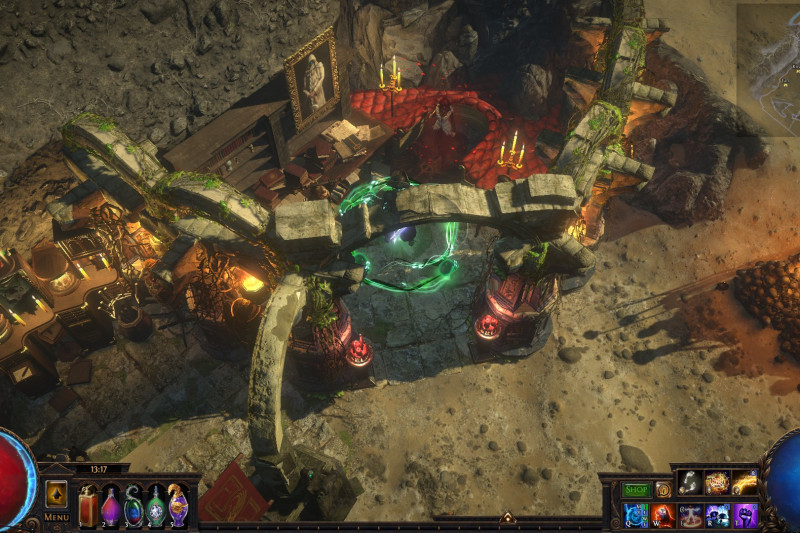Viewport: 800px width, 533px height.
Task: Use the purple fist skill on T
Action: click(744, 515)
